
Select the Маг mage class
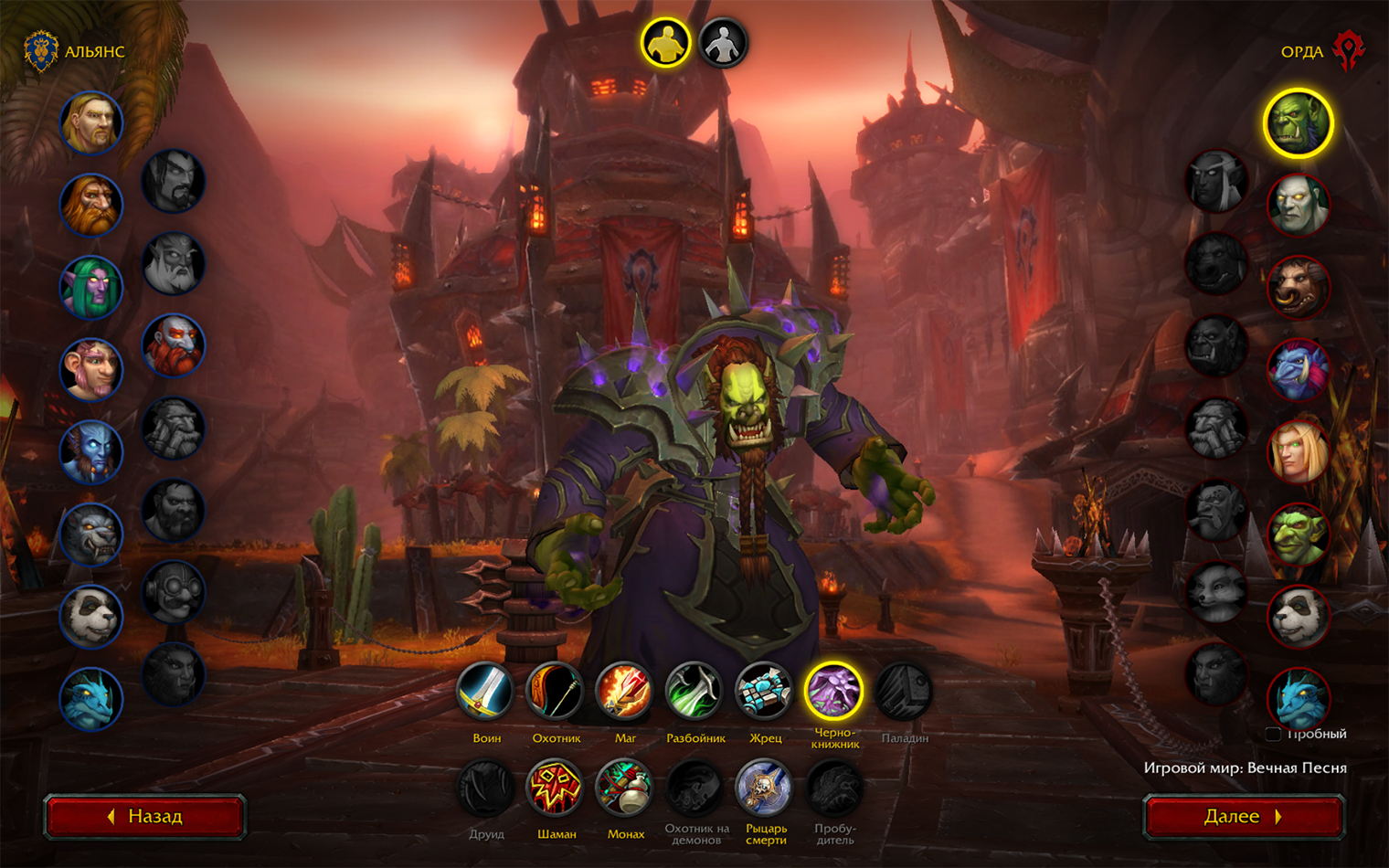coord(625,691)
